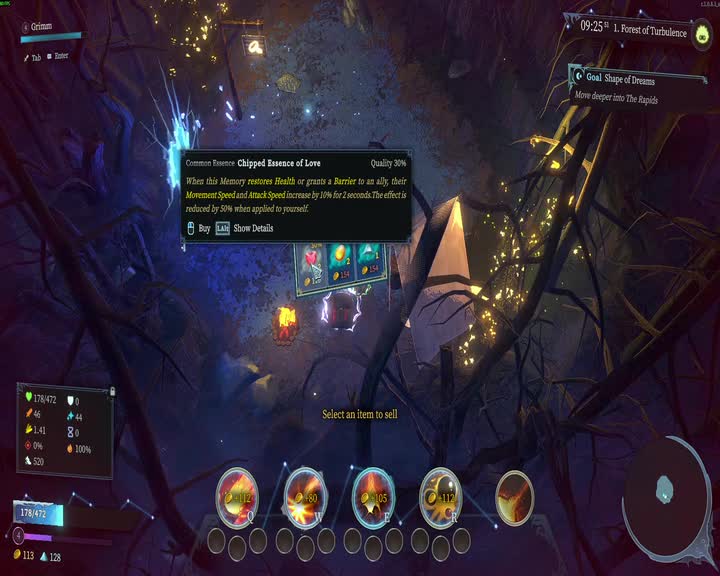Sell the R ability worth 112 gold
The width and height of the screenshot is (720, 576).
(440, 497)
